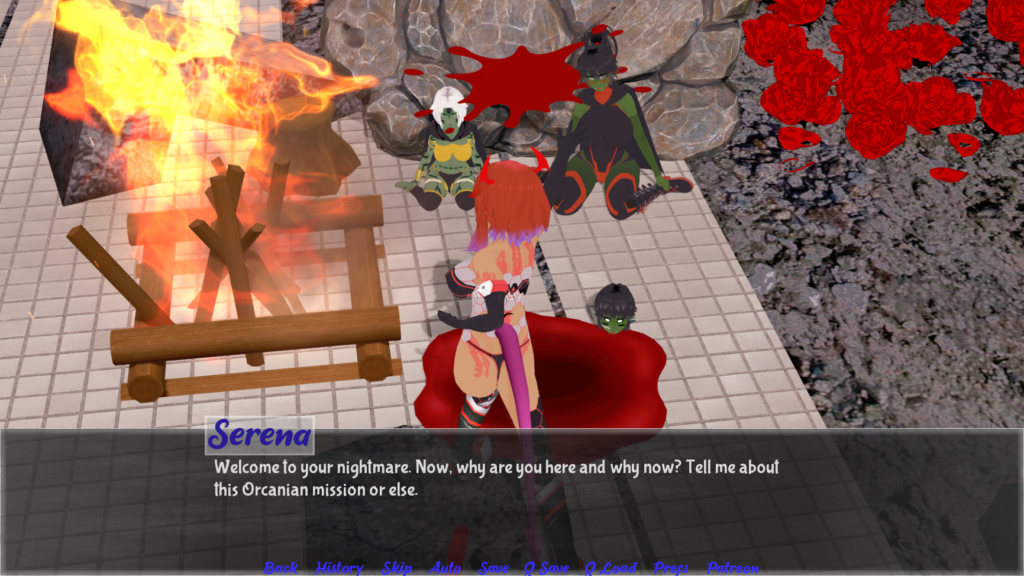Go back one dialogue line
This screenshot has width=1024, height=576.
click(x=281, y=567)
